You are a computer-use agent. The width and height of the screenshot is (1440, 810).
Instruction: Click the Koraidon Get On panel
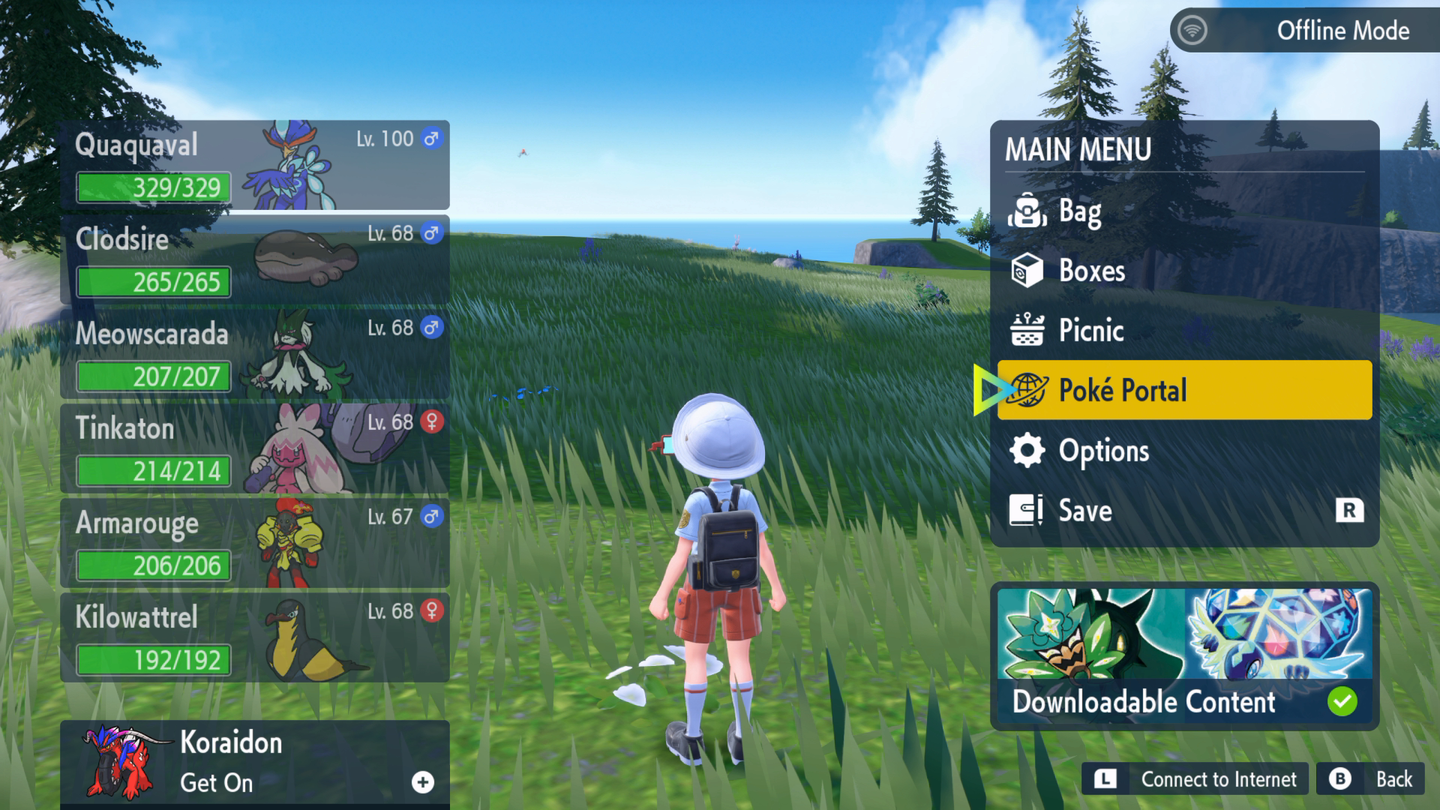(x=255, y=763)
